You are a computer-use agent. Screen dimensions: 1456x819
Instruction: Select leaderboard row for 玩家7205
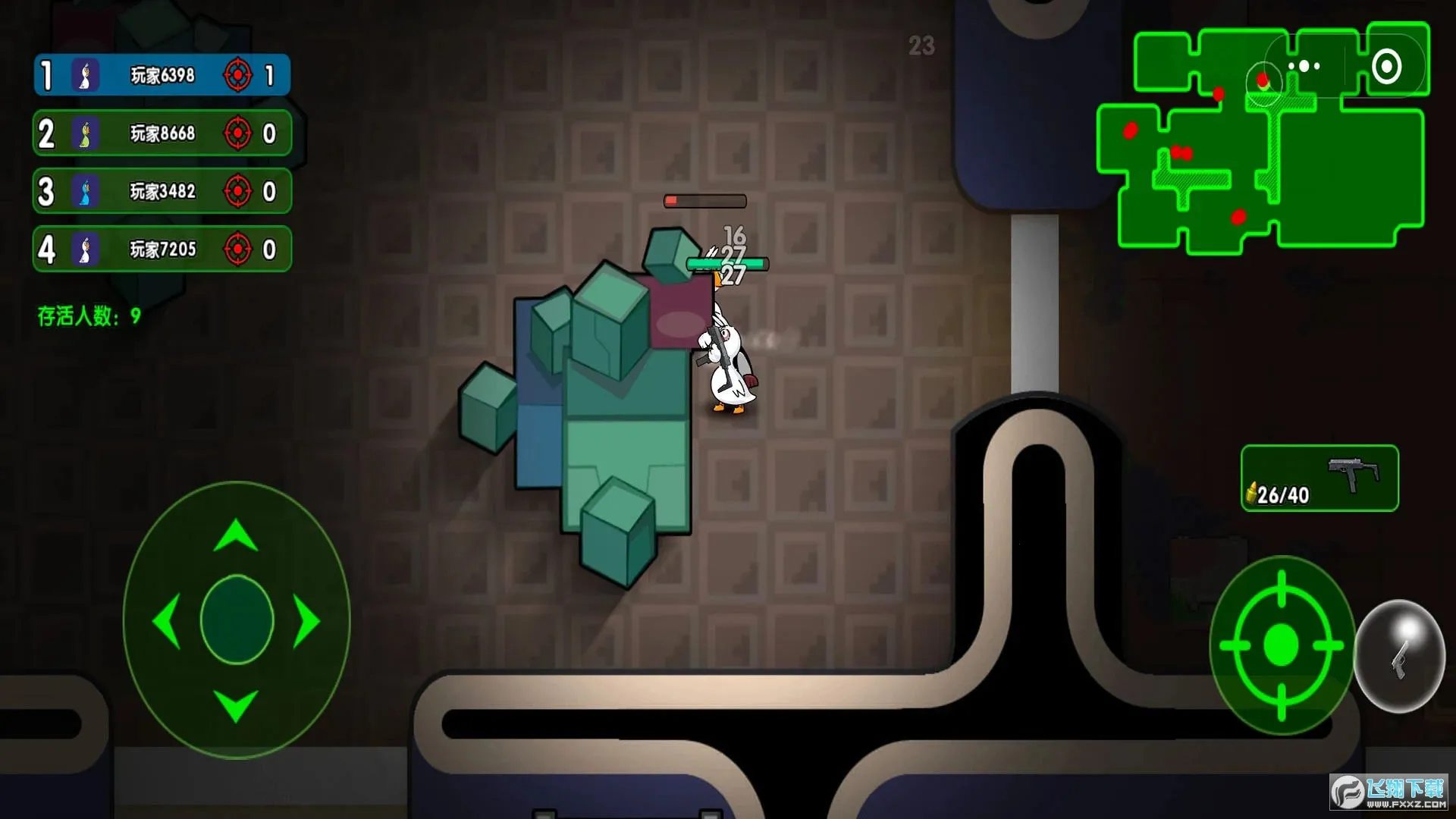coord(162,249)
